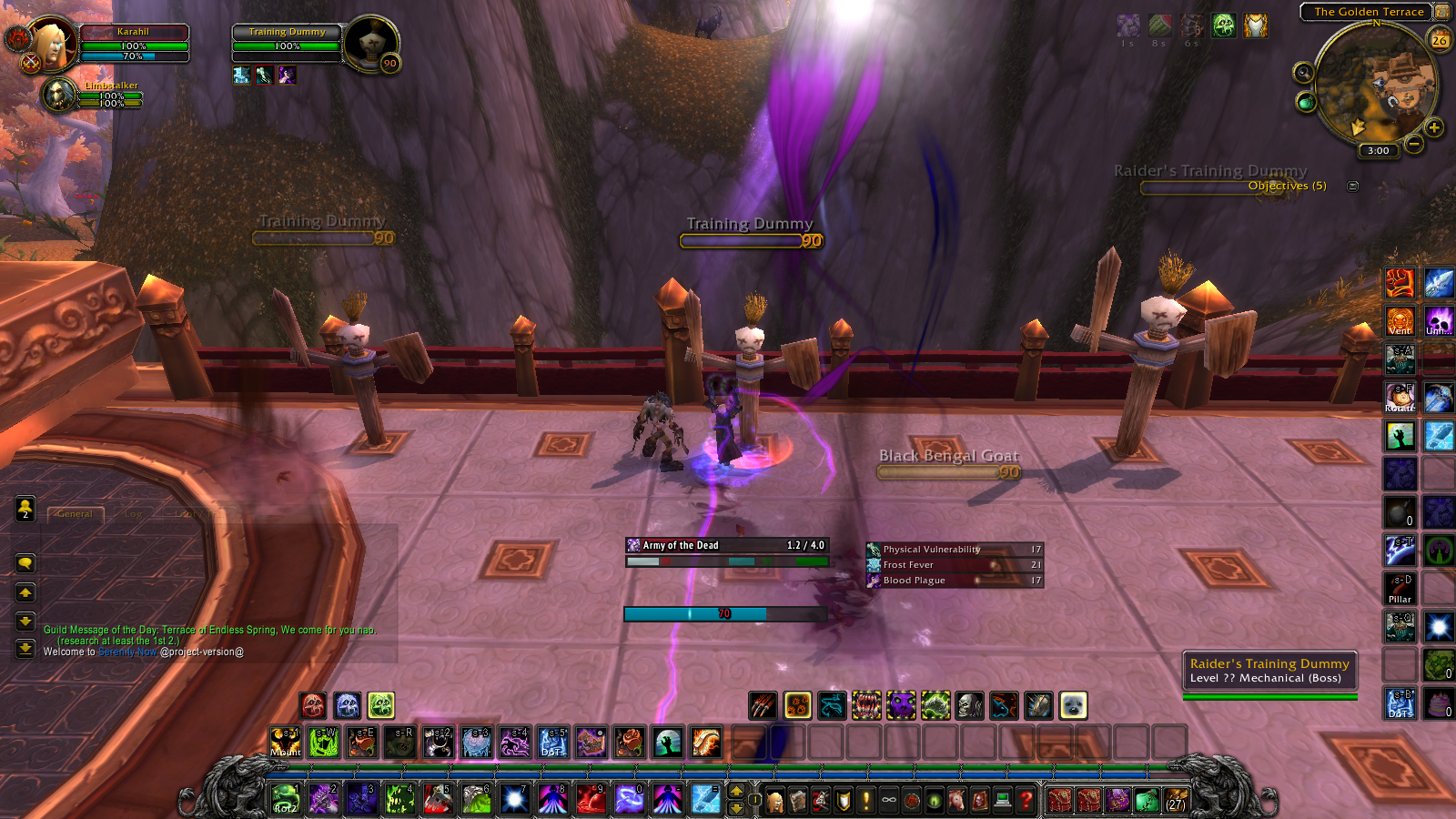Viewport: 1456px width, 819px height.
Task: Click the Vent macro button
Action: click(x=1400, y=321)
